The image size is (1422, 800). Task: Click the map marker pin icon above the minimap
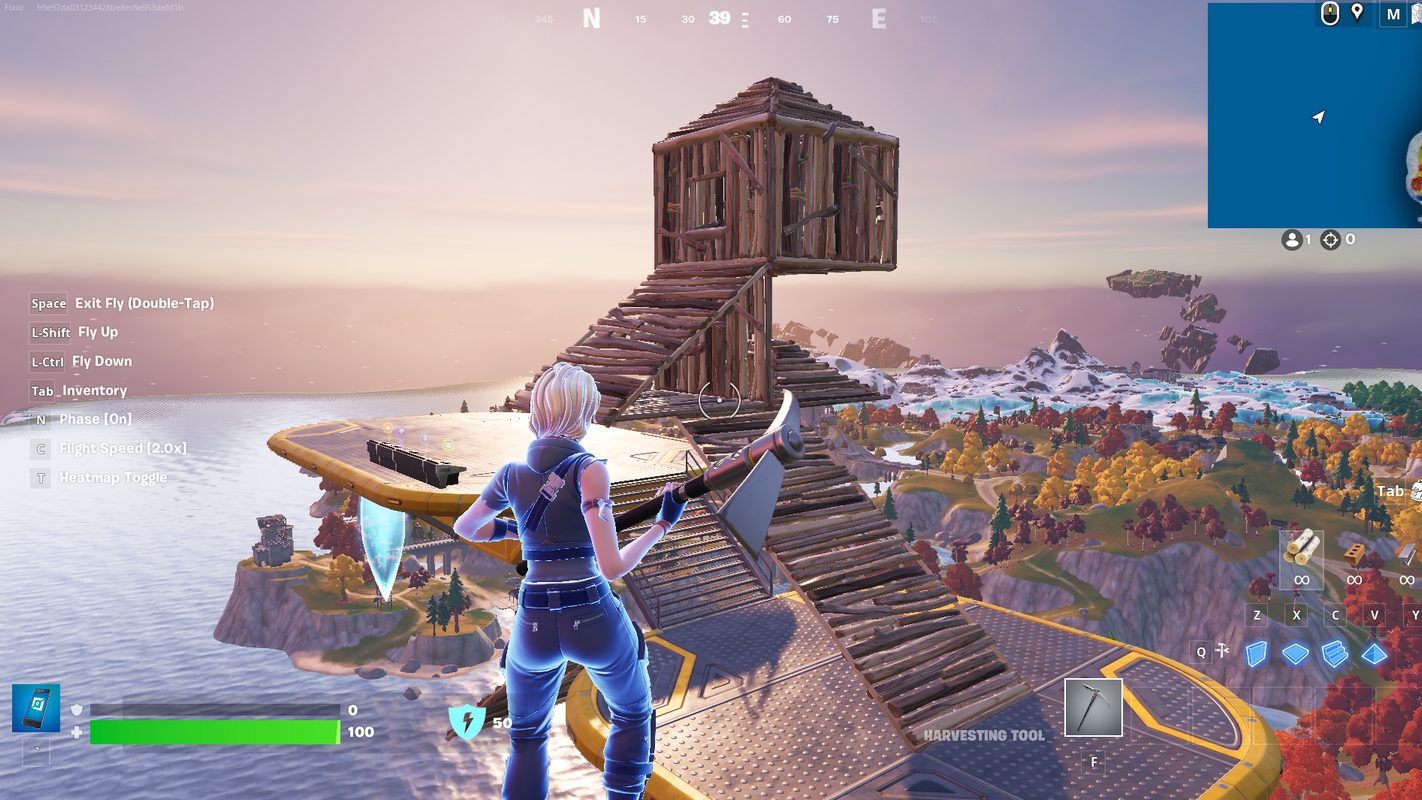1356,14
